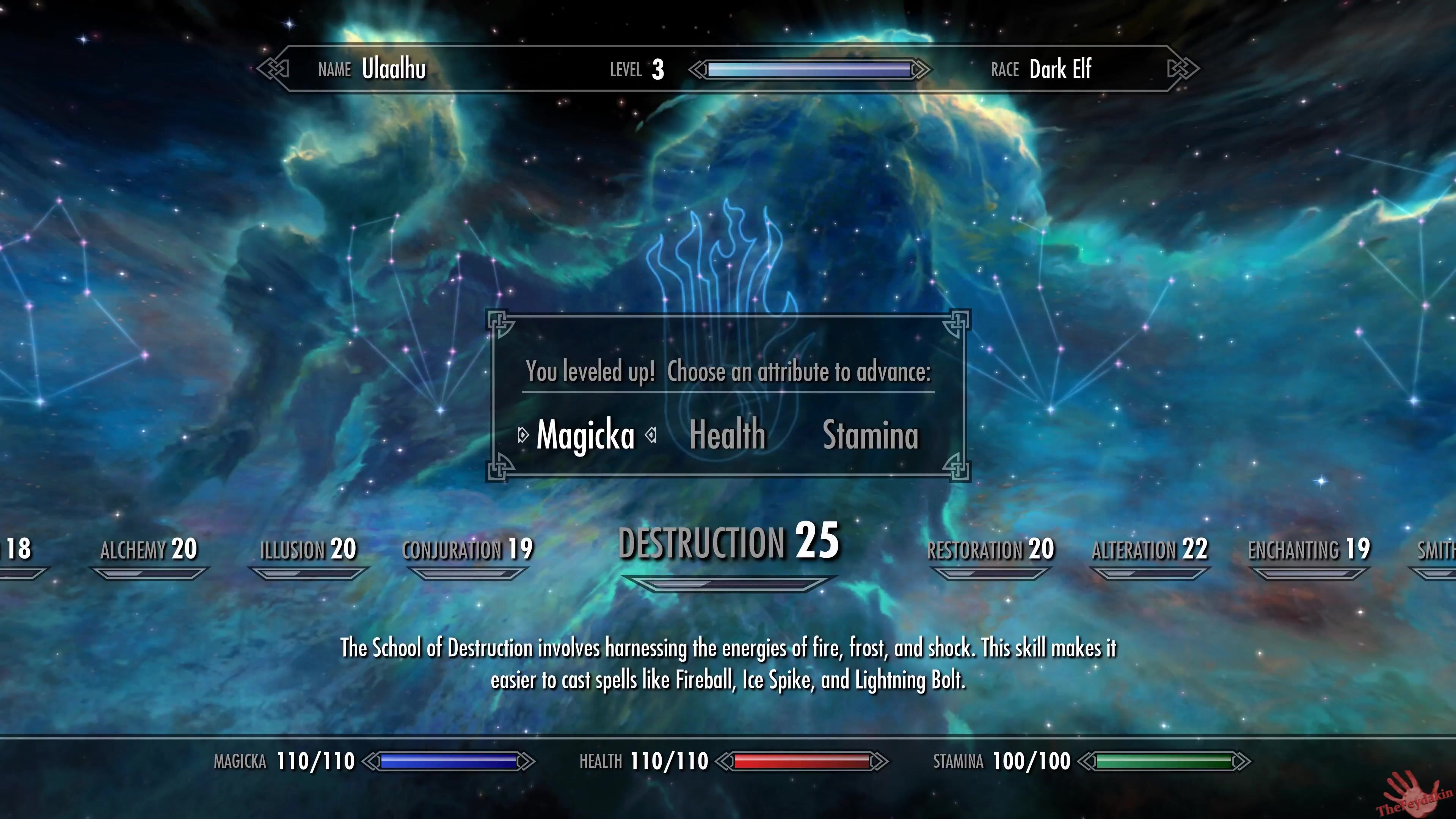Show the Enchanting skill tree
The width and height of the screenshot is (1456, 819).
pyautogui.click(x=1309, y=549)
